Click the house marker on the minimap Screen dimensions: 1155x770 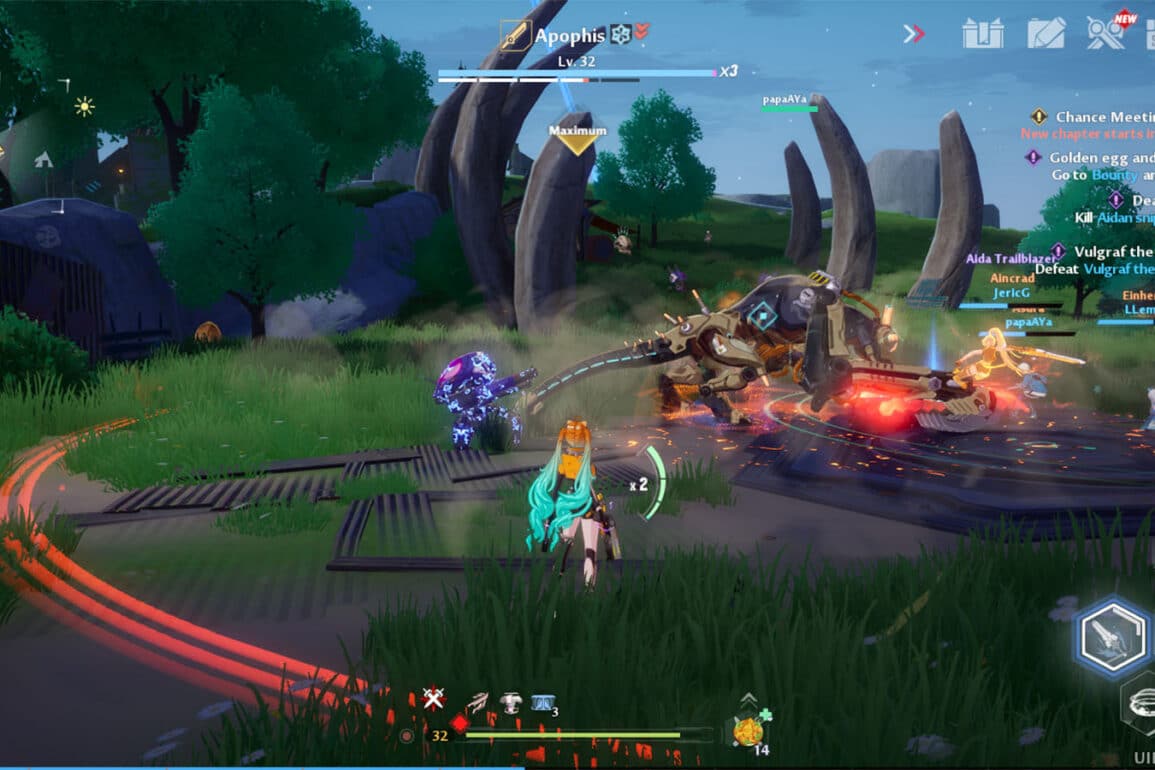pos(44,159)
